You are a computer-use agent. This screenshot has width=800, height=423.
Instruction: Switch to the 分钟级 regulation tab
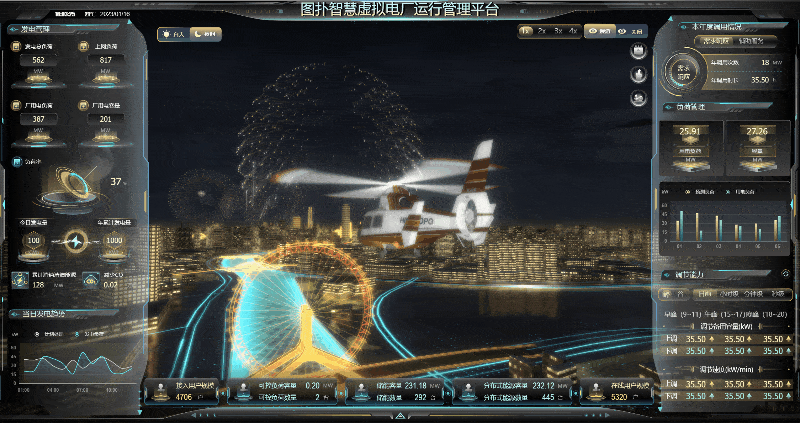pos(755,295)
